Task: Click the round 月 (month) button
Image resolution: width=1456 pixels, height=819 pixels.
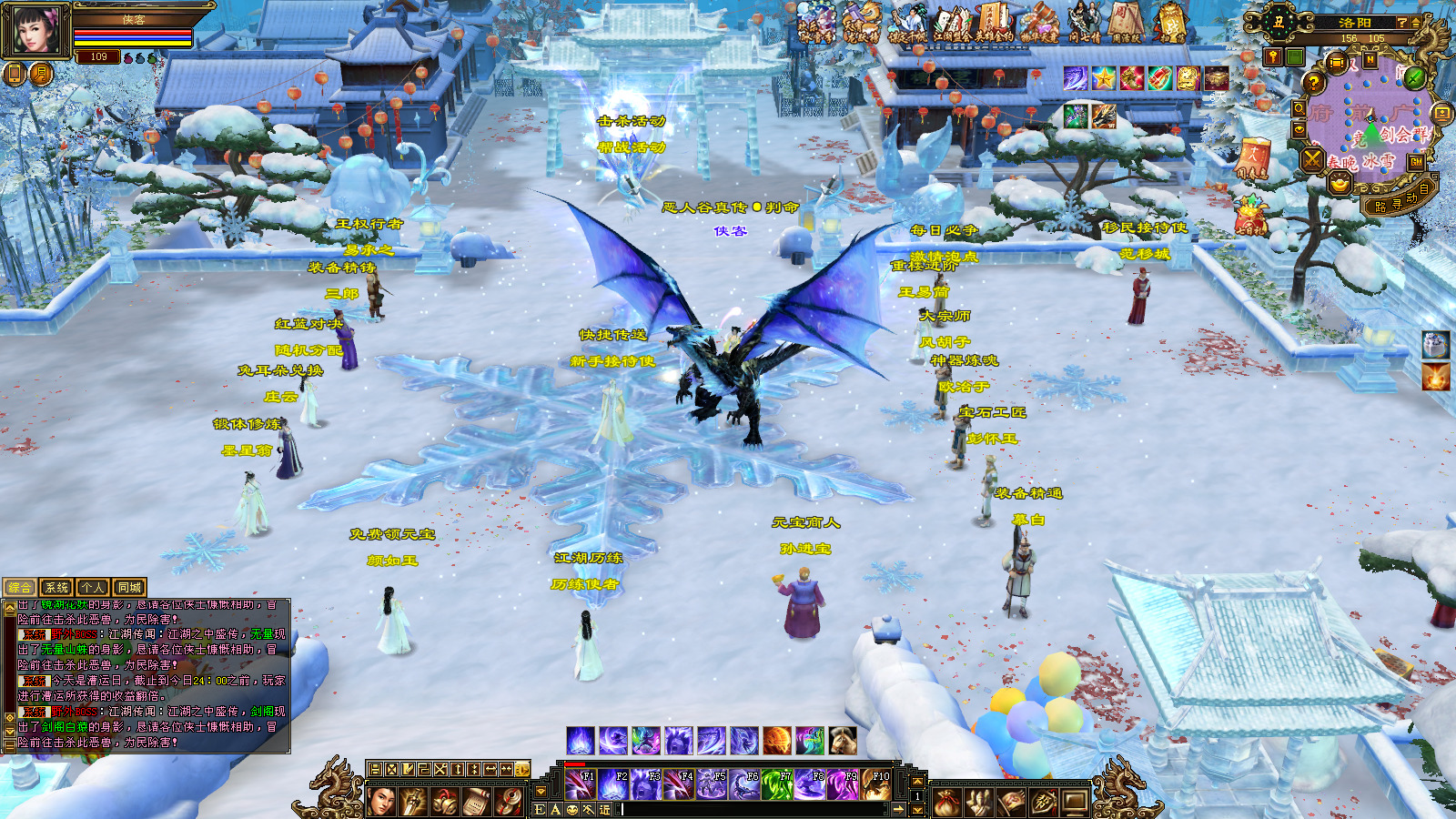Action: [41, 74]
